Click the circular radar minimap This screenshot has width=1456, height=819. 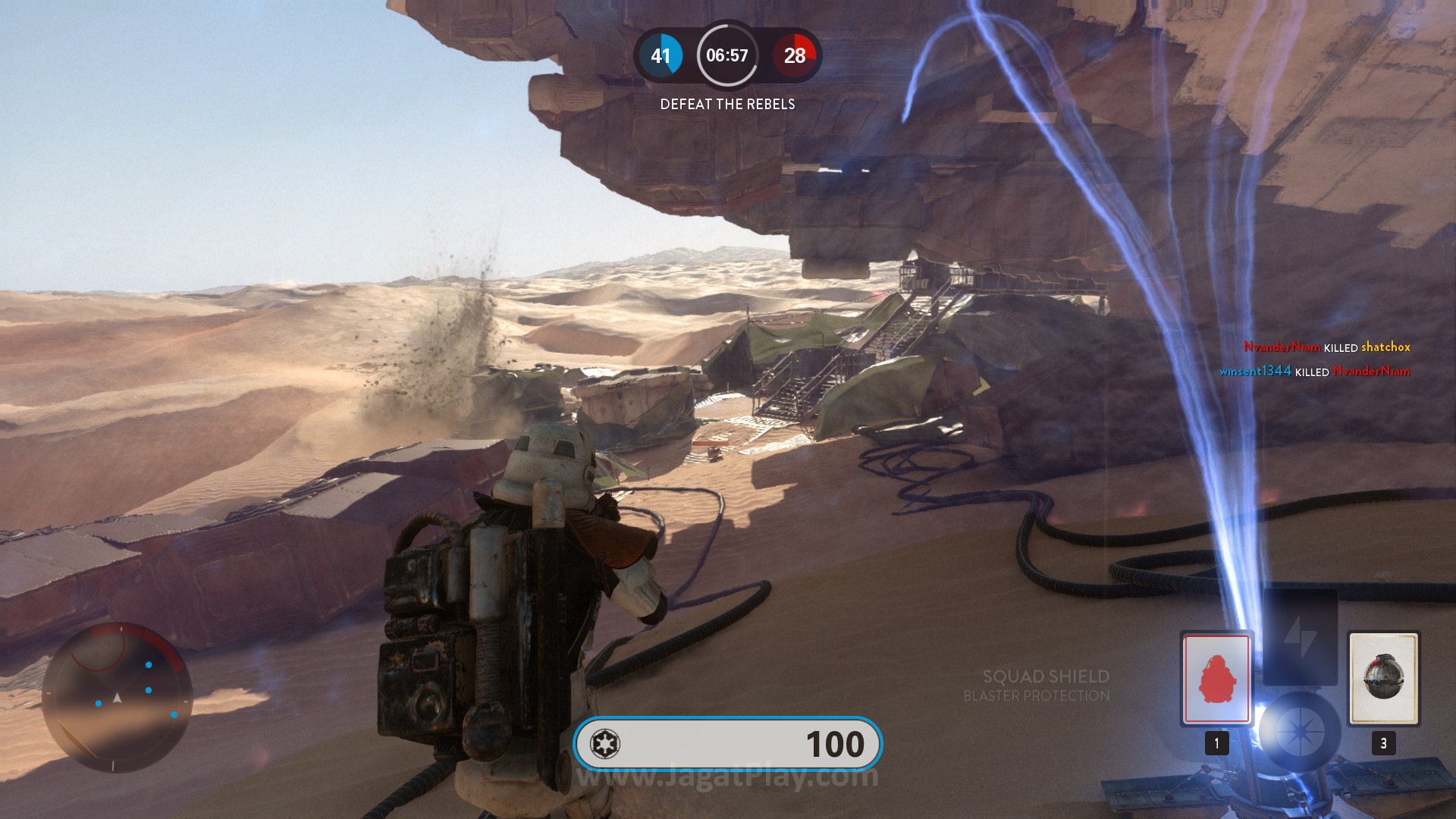(117, 698)
